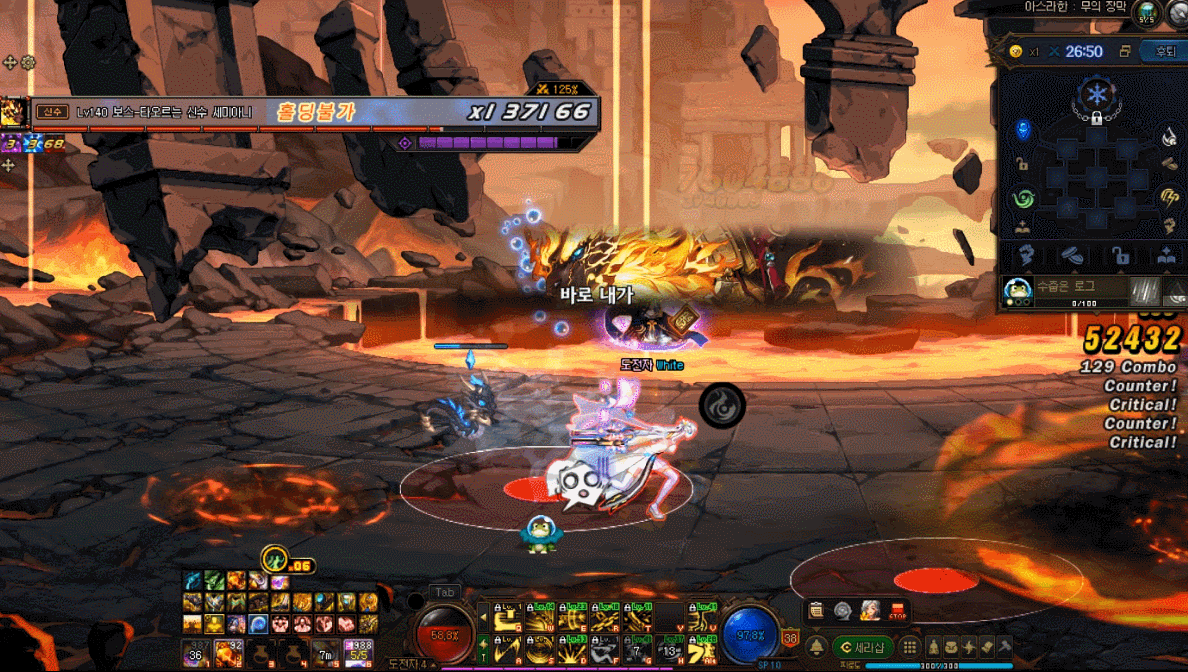1188x672 pixels.
Task: Open the grid menu button
Action: pyautogui.click(x=910, y=647)
